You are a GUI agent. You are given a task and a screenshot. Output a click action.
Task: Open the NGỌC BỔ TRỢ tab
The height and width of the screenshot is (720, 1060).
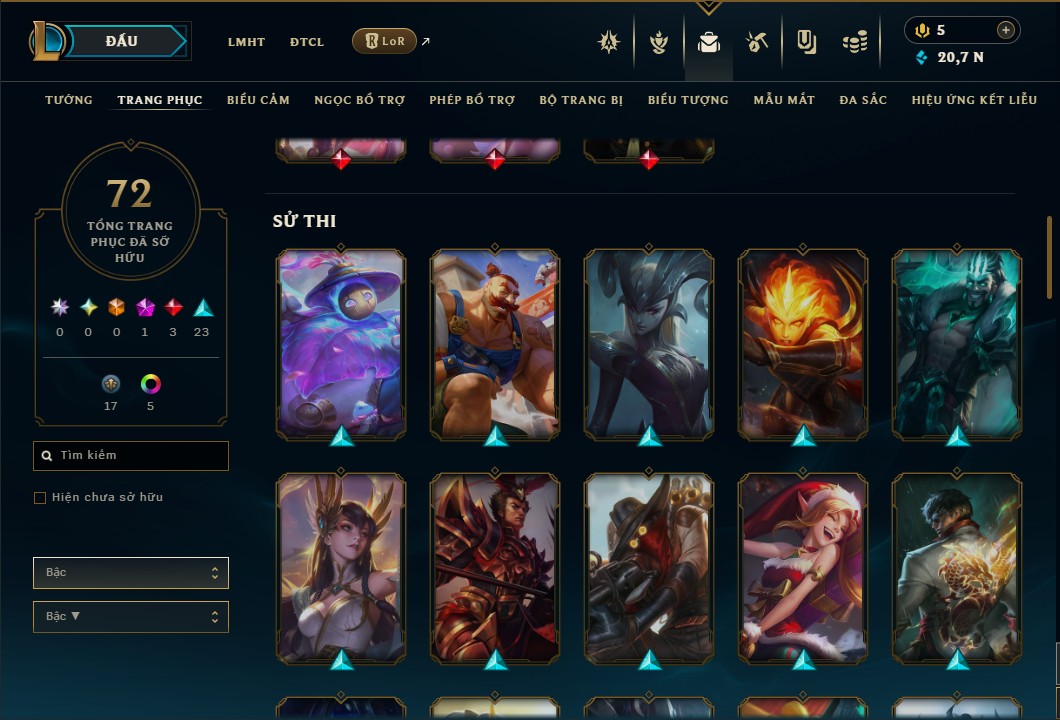[x=360, y=100]
